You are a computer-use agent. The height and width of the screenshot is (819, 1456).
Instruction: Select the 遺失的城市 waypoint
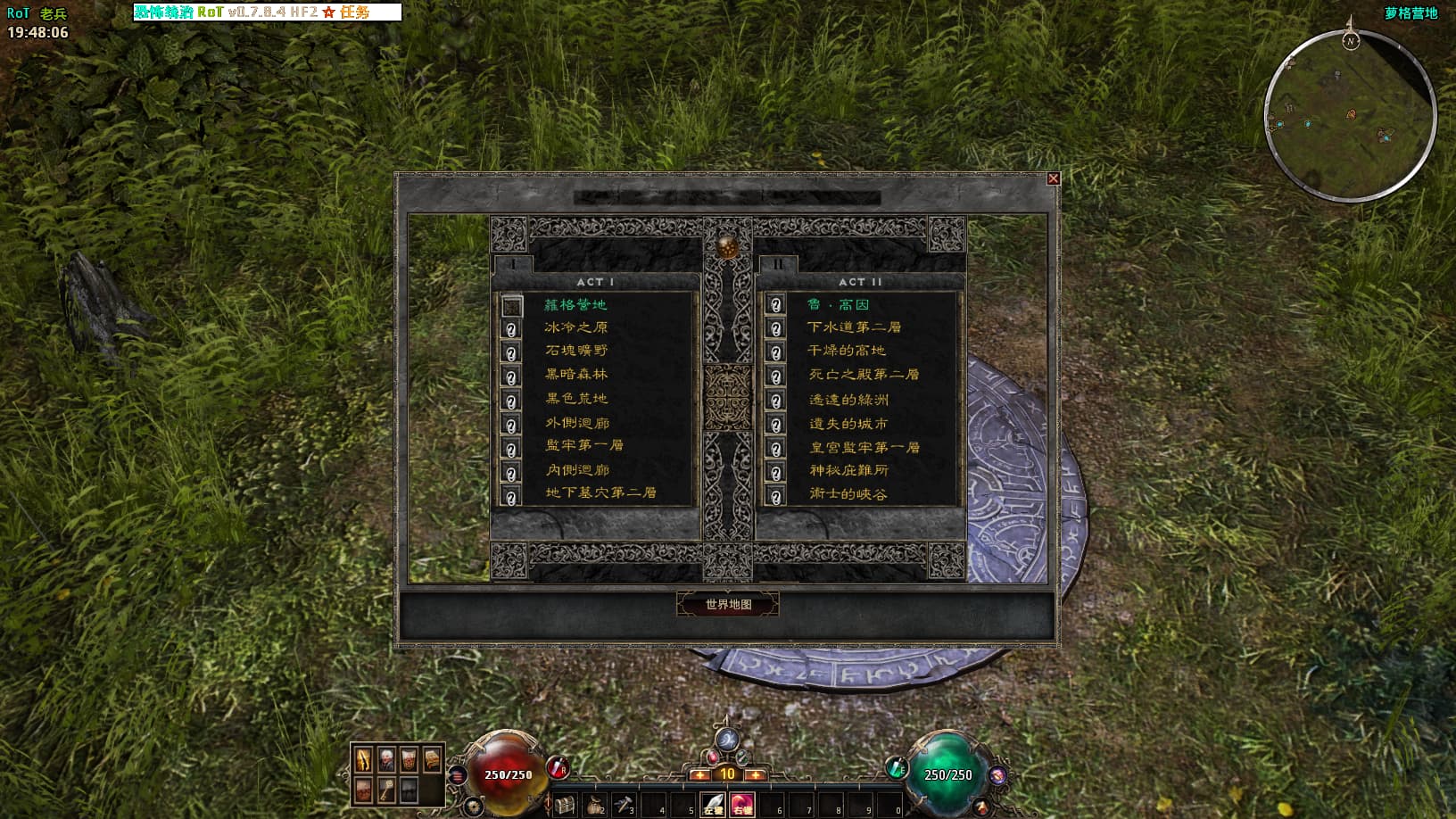(x=848, y=424)
